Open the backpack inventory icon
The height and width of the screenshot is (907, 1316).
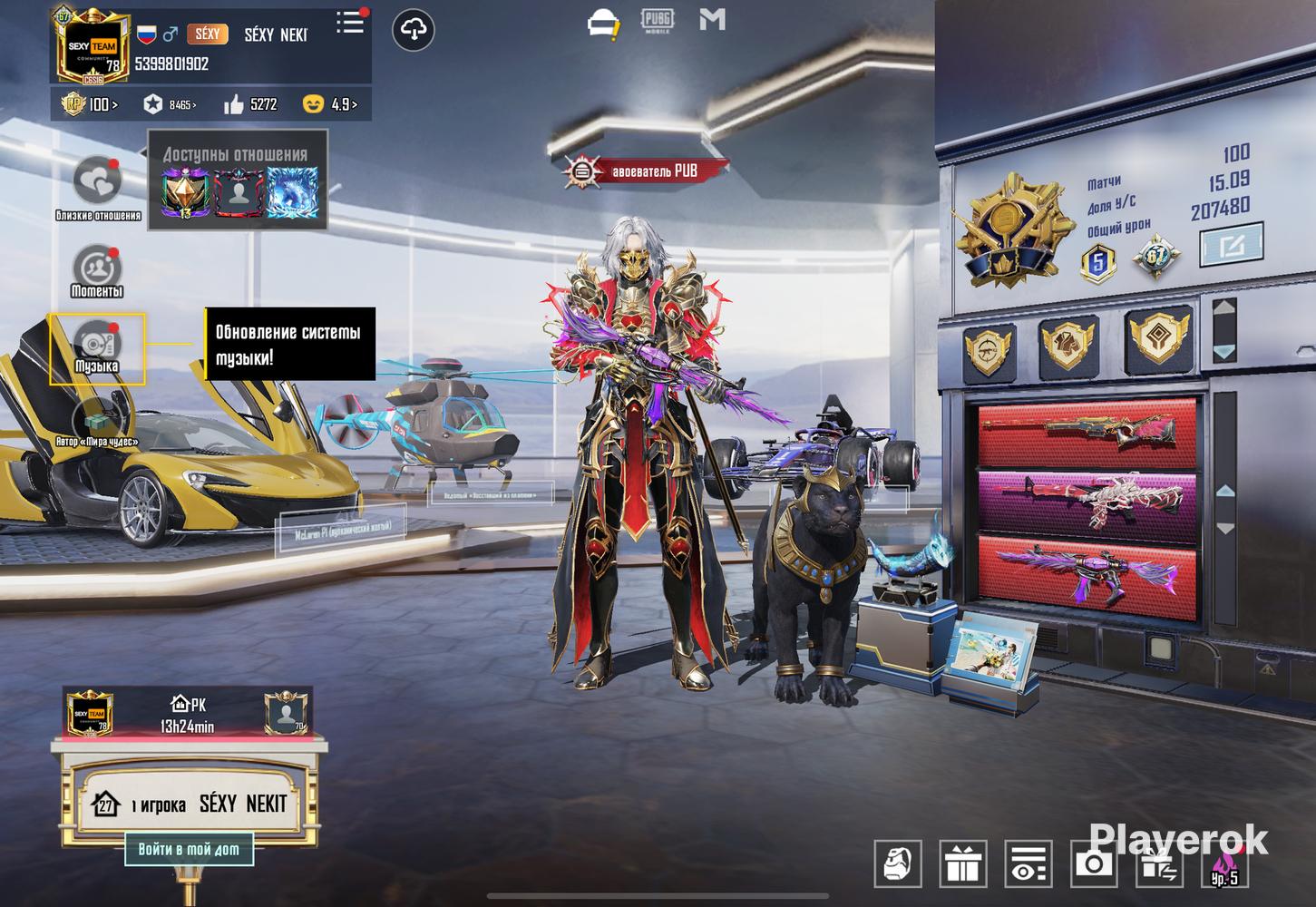pos(898,863)
